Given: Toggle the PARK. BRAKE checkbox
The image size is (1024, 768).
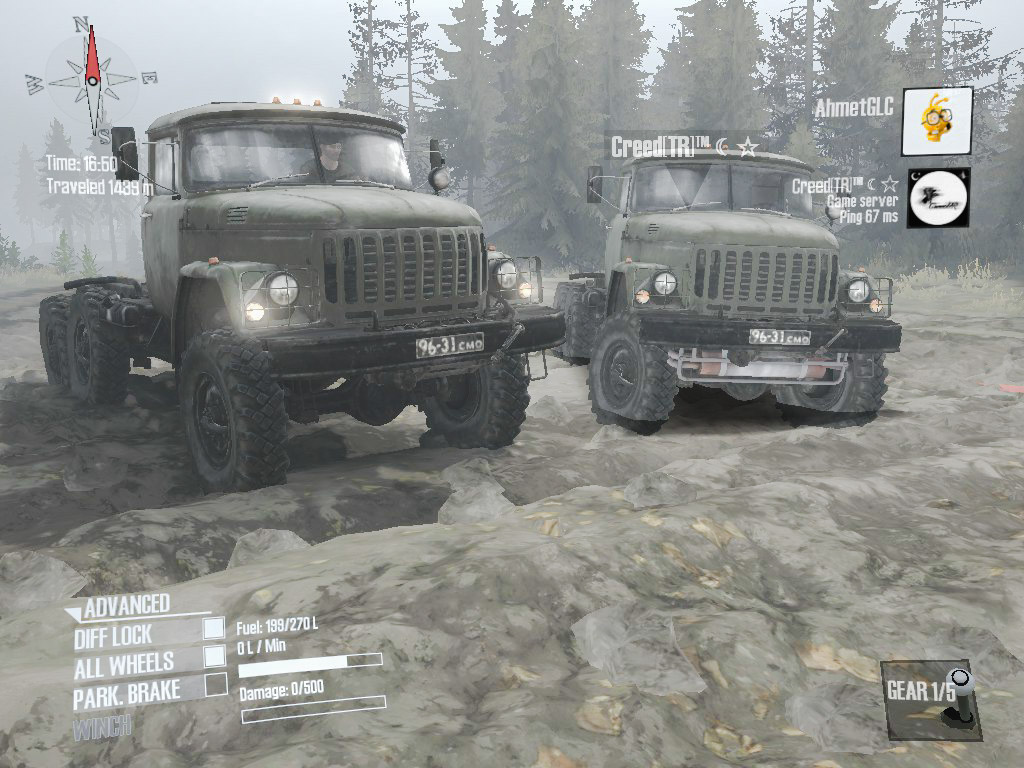Looking at the screenshot, I should [x=216, y=685].
